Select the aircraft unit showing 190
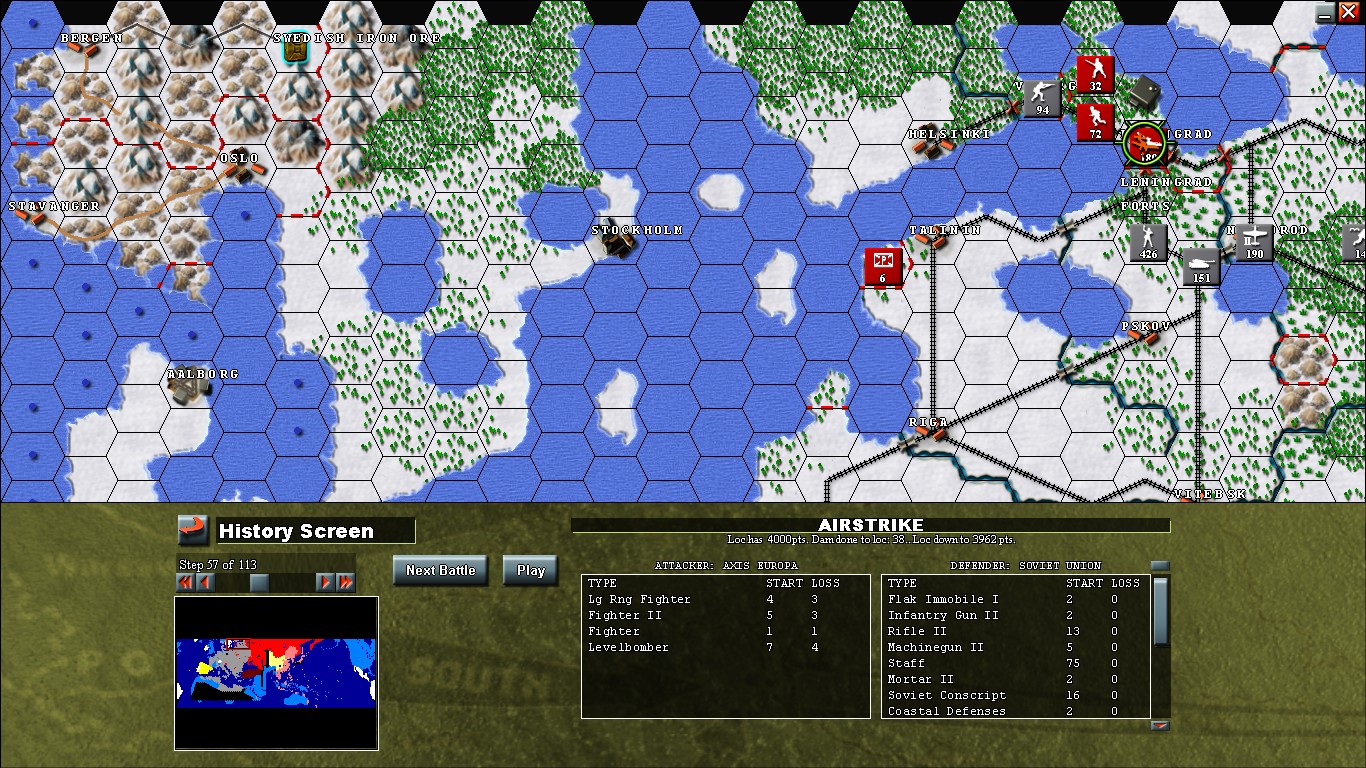 point(1256,240)
